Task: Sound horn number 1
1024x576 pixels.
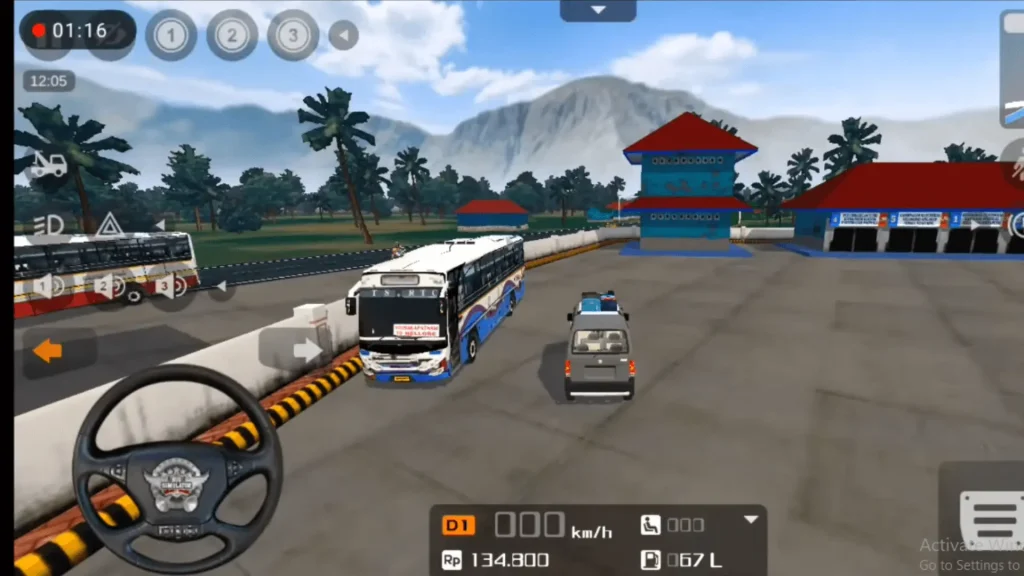Action: pos(48,286)
